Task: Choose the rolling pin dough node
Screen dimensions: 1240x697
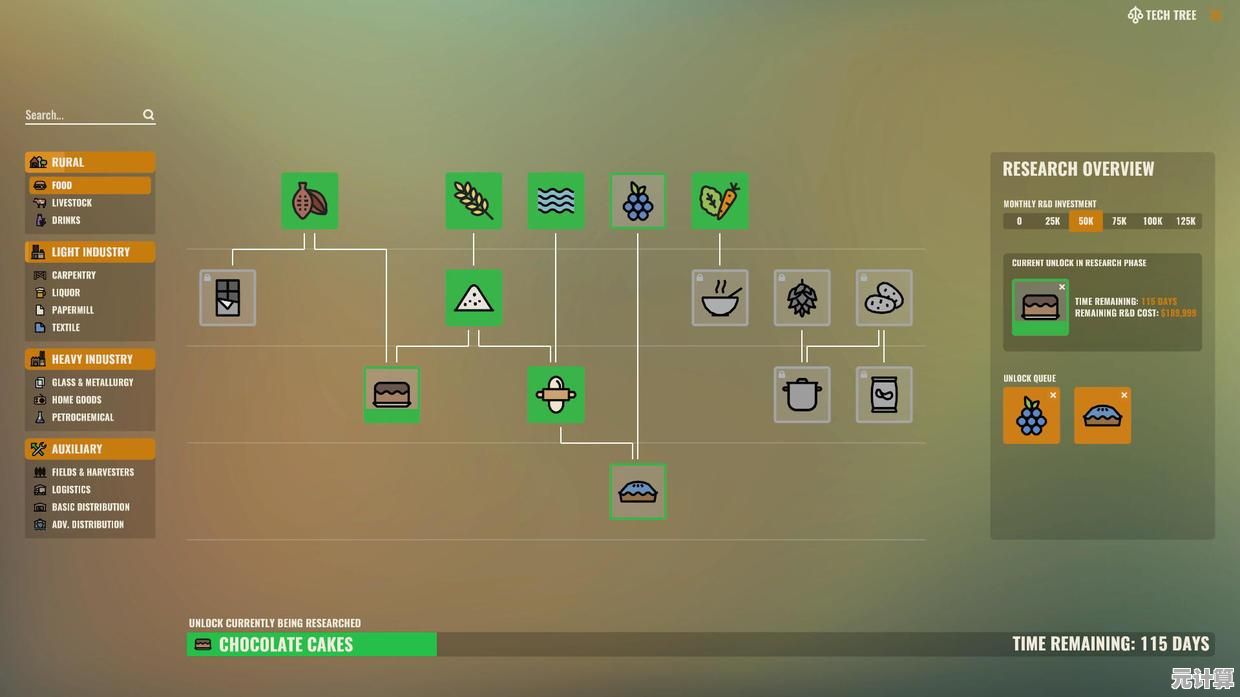Action: tap(555, 395)
